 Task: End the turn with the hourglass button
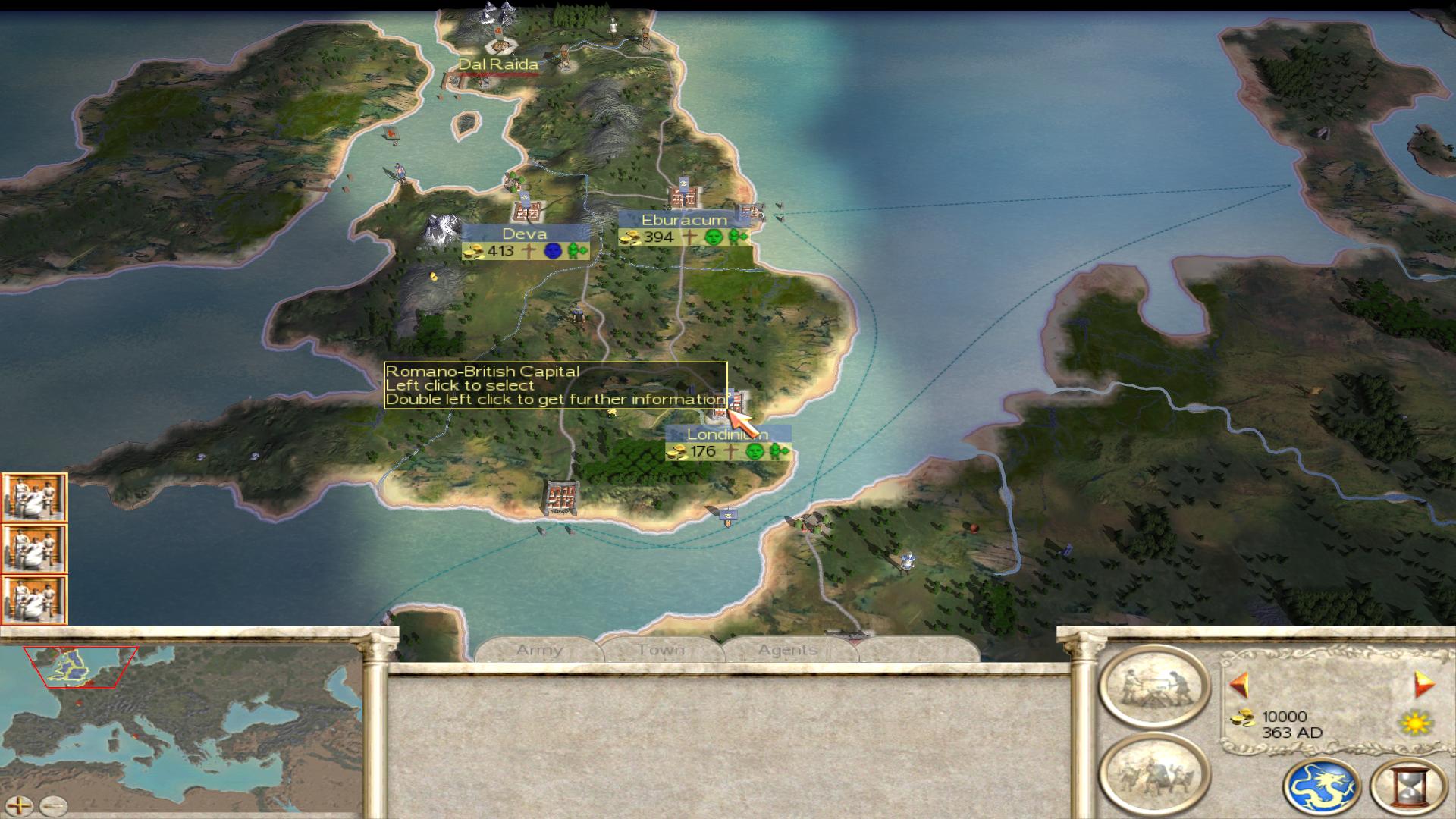click(x=1408, y=786)
